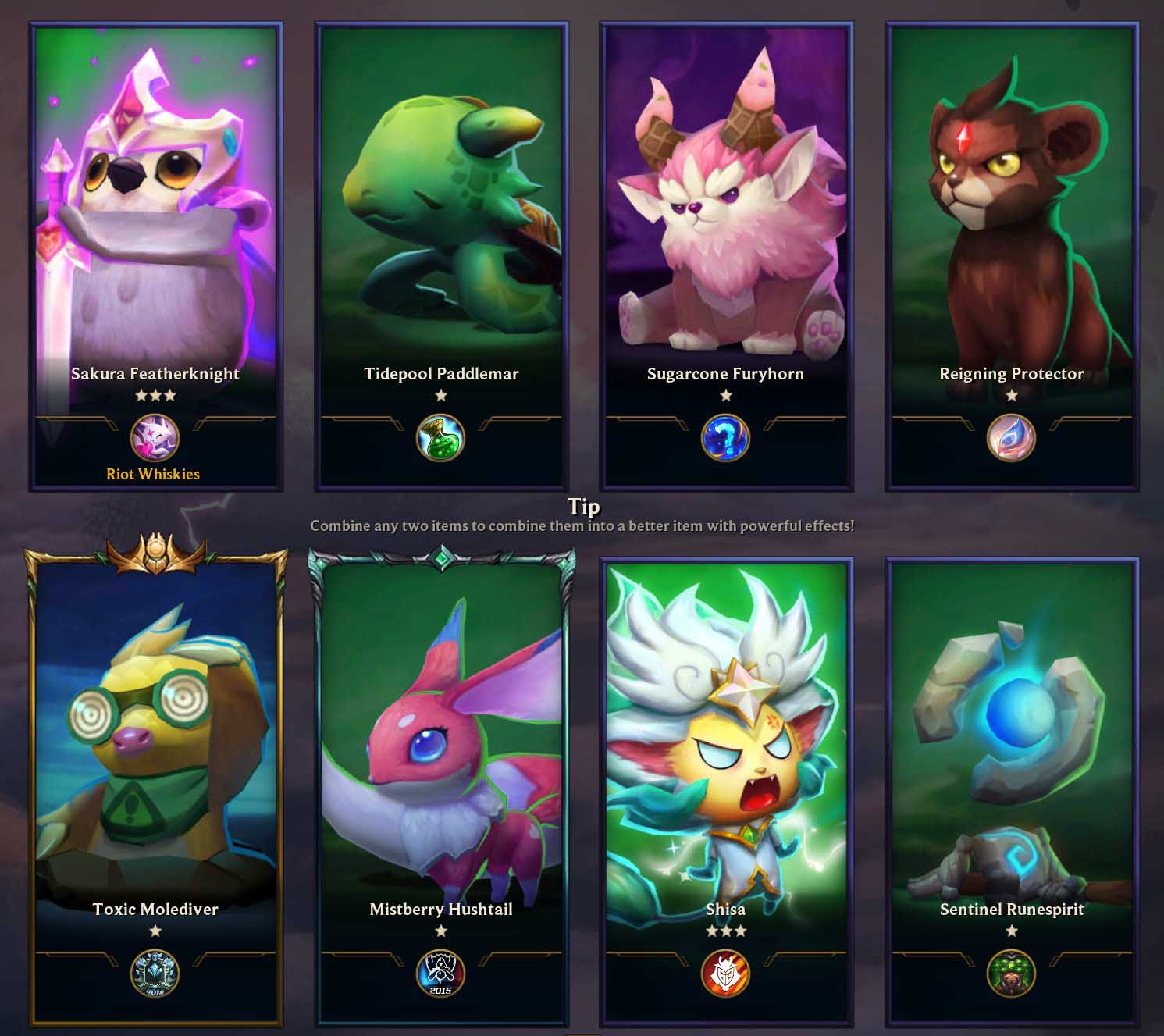Click the blue question mark summoner icon
1164x1036 pixels.
tap(725, 438)
